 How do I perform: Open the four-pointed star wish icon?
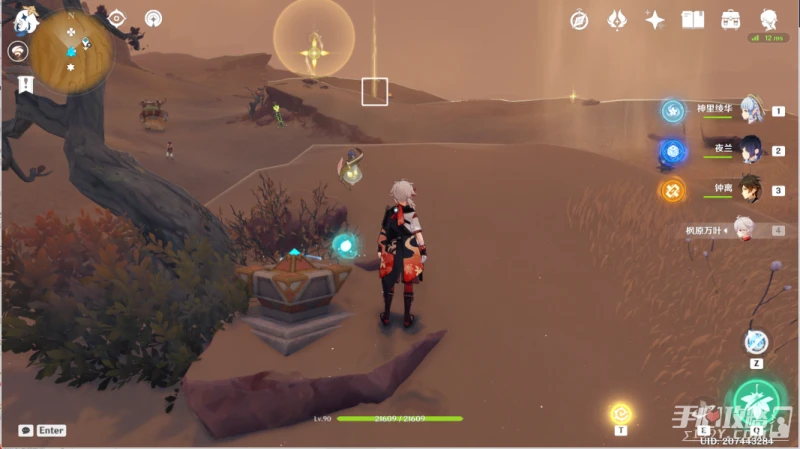point(655,19)
